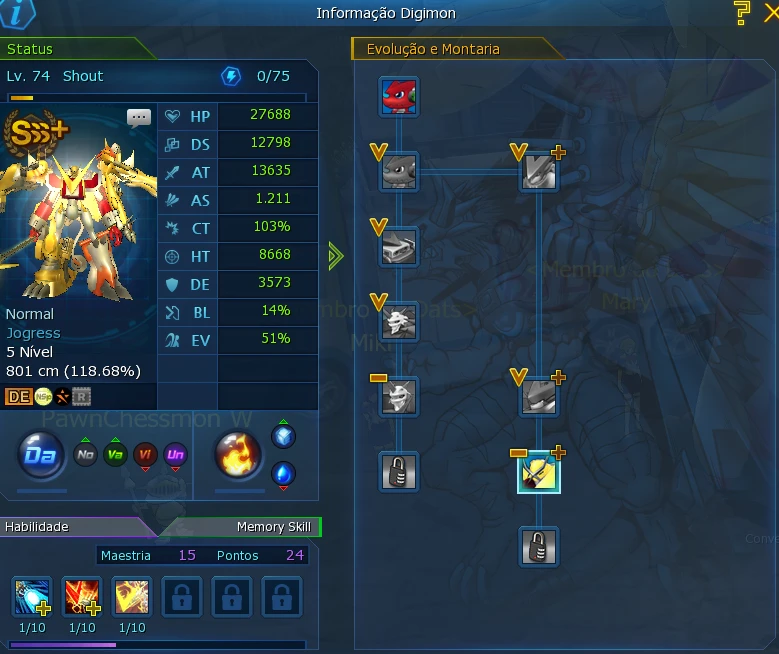Select the highlighted golden evolution node
779x654 pixels.
[x=539, y=472]
